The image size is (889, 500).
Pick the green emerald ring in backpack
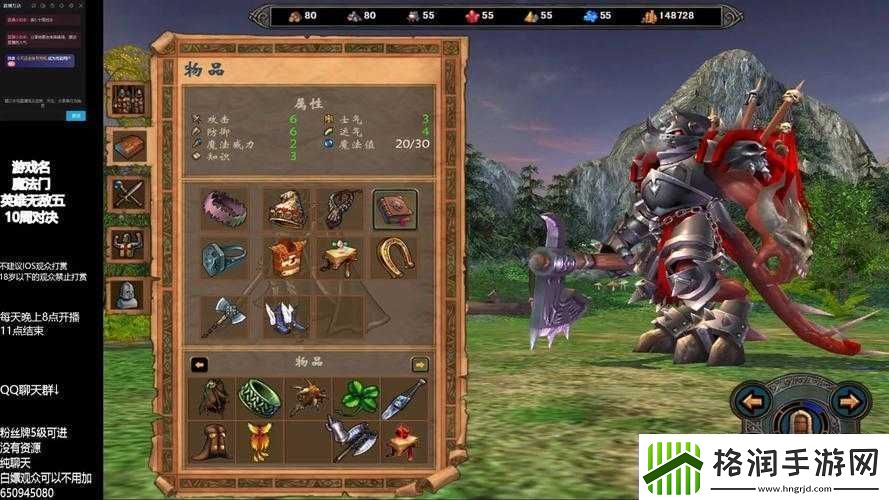pyautogui.click(x=260, y=396)
